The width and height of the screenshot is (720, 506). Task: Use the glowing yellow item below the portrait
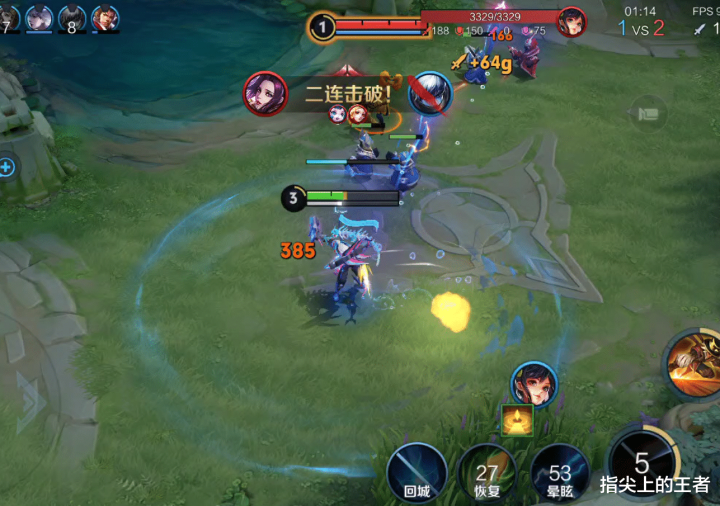[517, 420]
